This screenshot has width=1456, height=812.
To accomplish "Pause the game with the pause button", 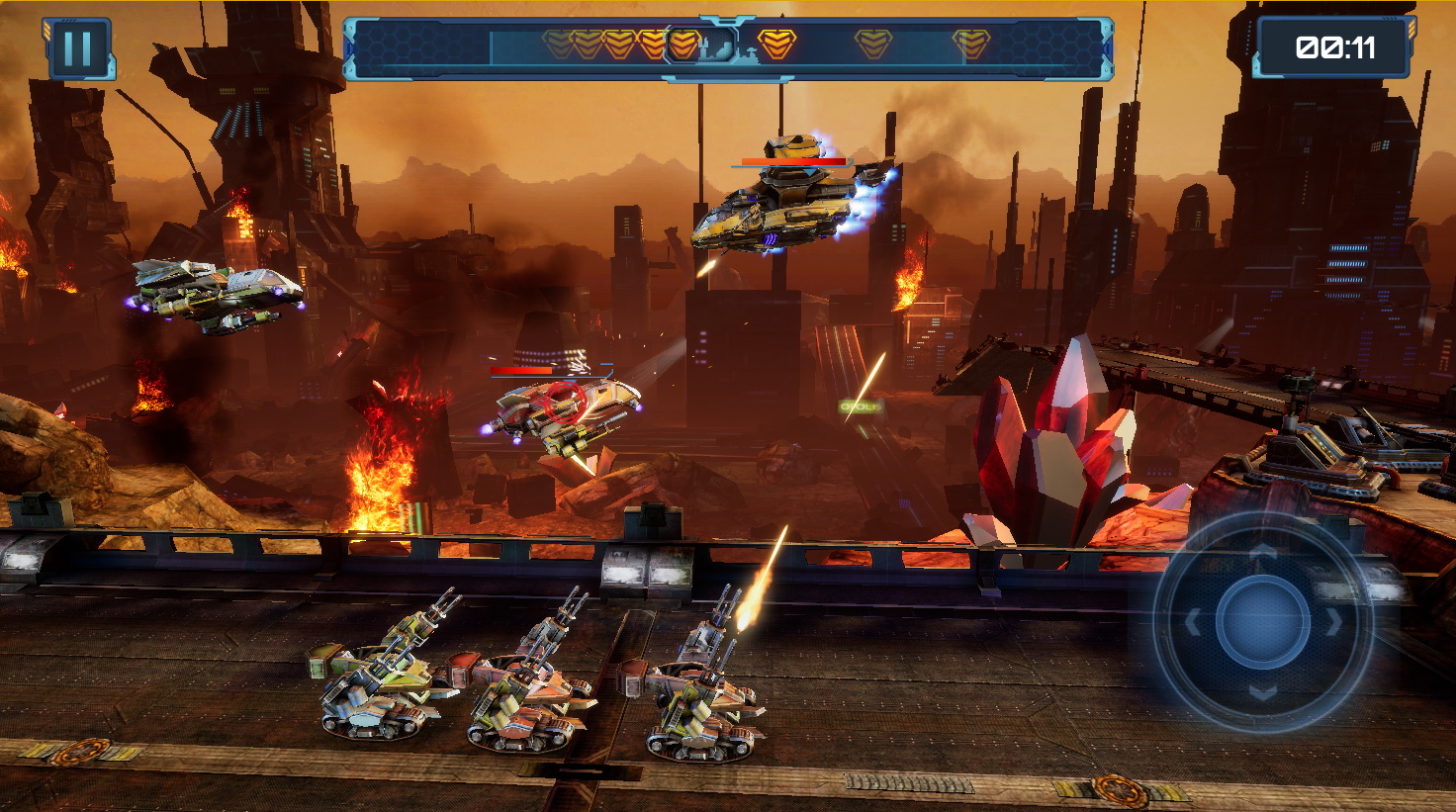I will click(x=78, y=48).
